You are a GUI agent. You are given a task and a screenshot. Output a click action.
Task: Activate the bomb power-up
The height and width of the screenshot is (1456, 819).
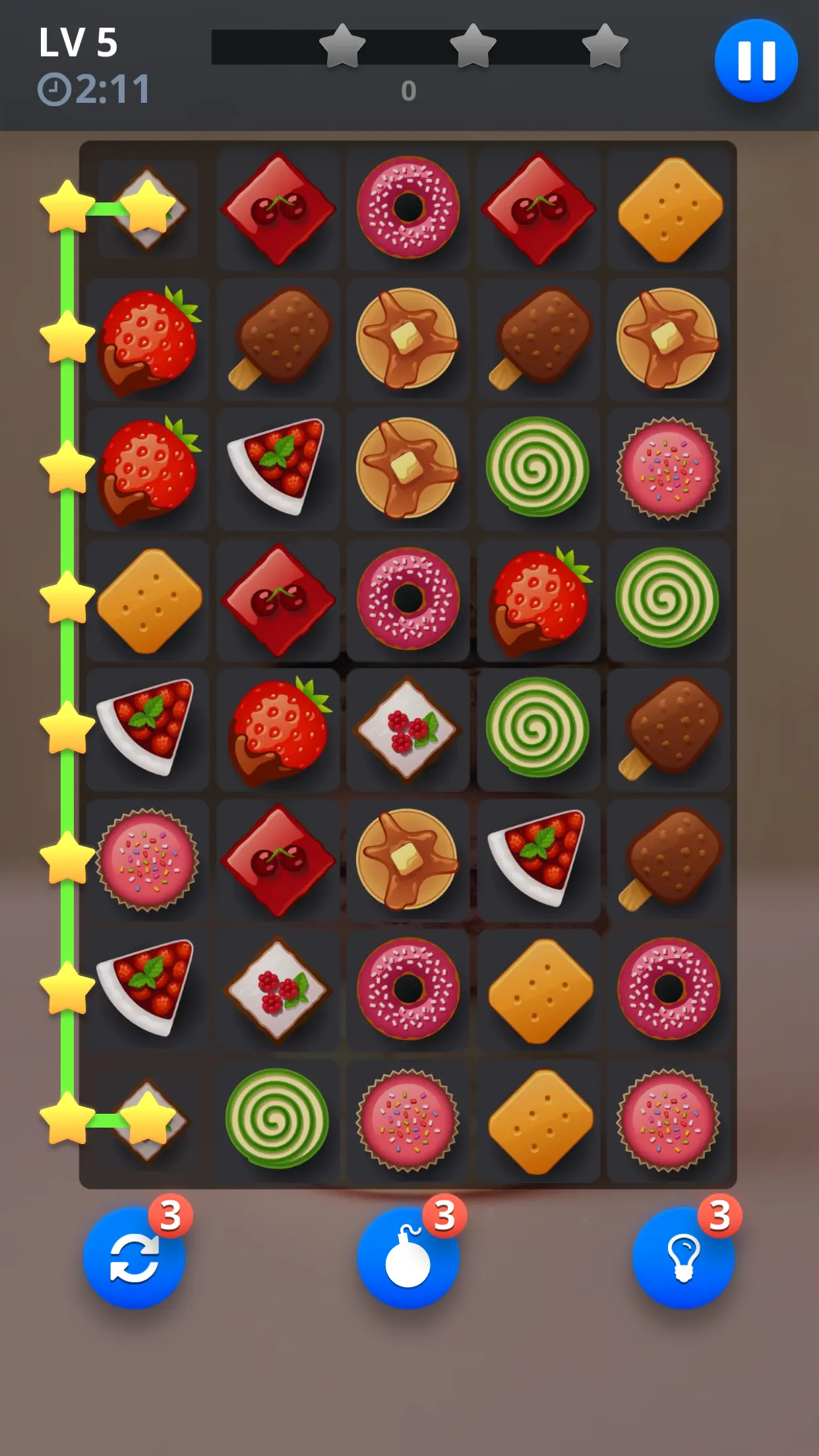pos(408,1257)
